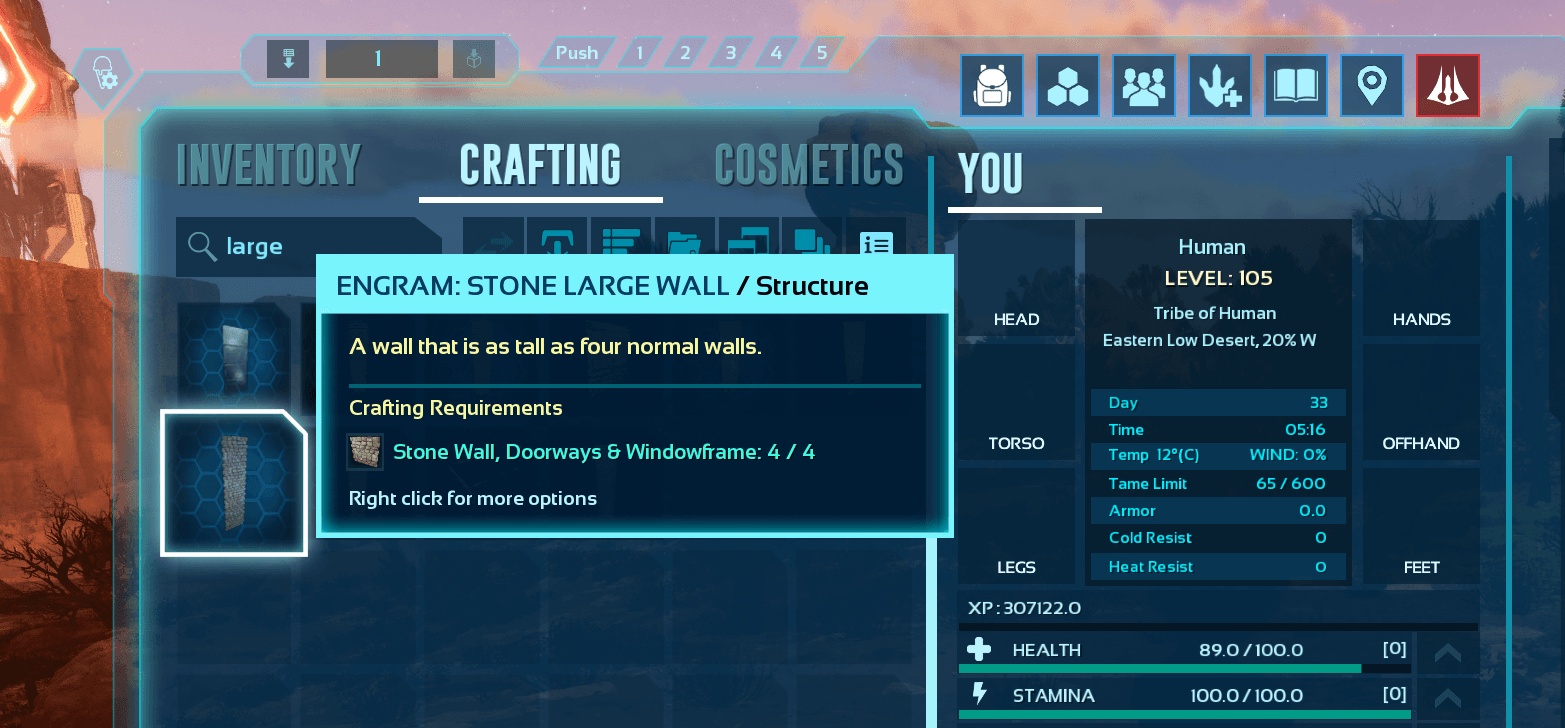Open the map pin screen
Image resolution: width=1565 pixels, height=728 pixels.
tap(1372, 86)
